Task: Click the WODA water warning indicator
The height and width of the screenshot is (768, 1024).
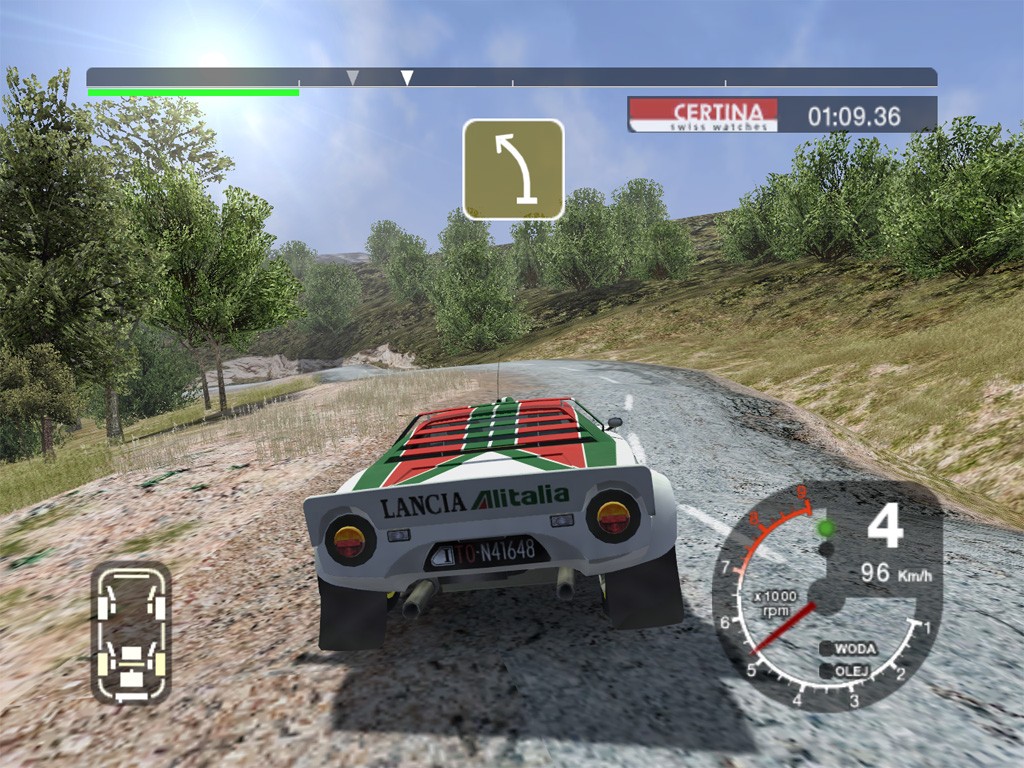Action: coord(848,648)
